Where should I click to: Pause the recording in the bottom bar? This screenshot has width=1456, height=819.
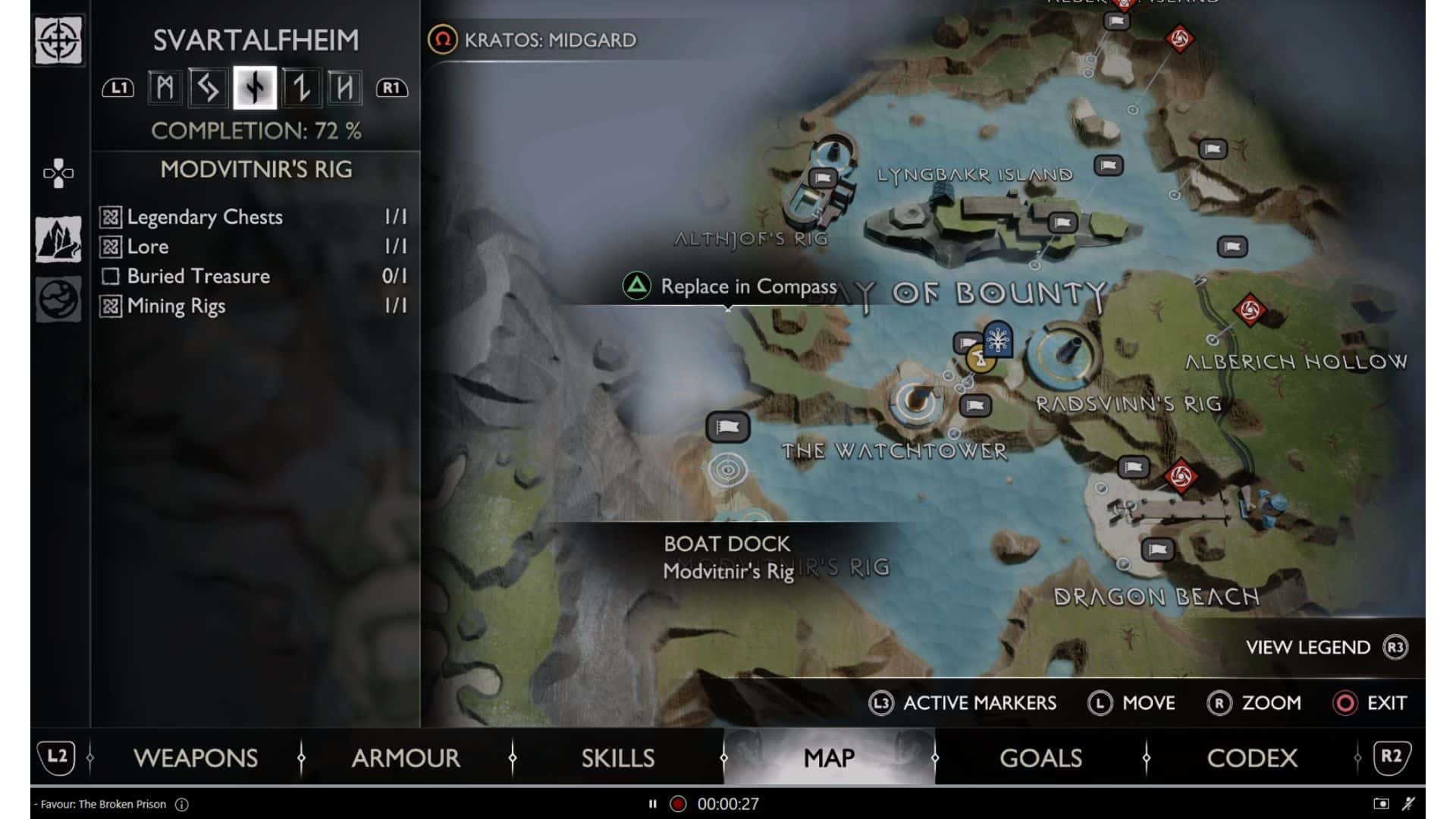[652, 804]
